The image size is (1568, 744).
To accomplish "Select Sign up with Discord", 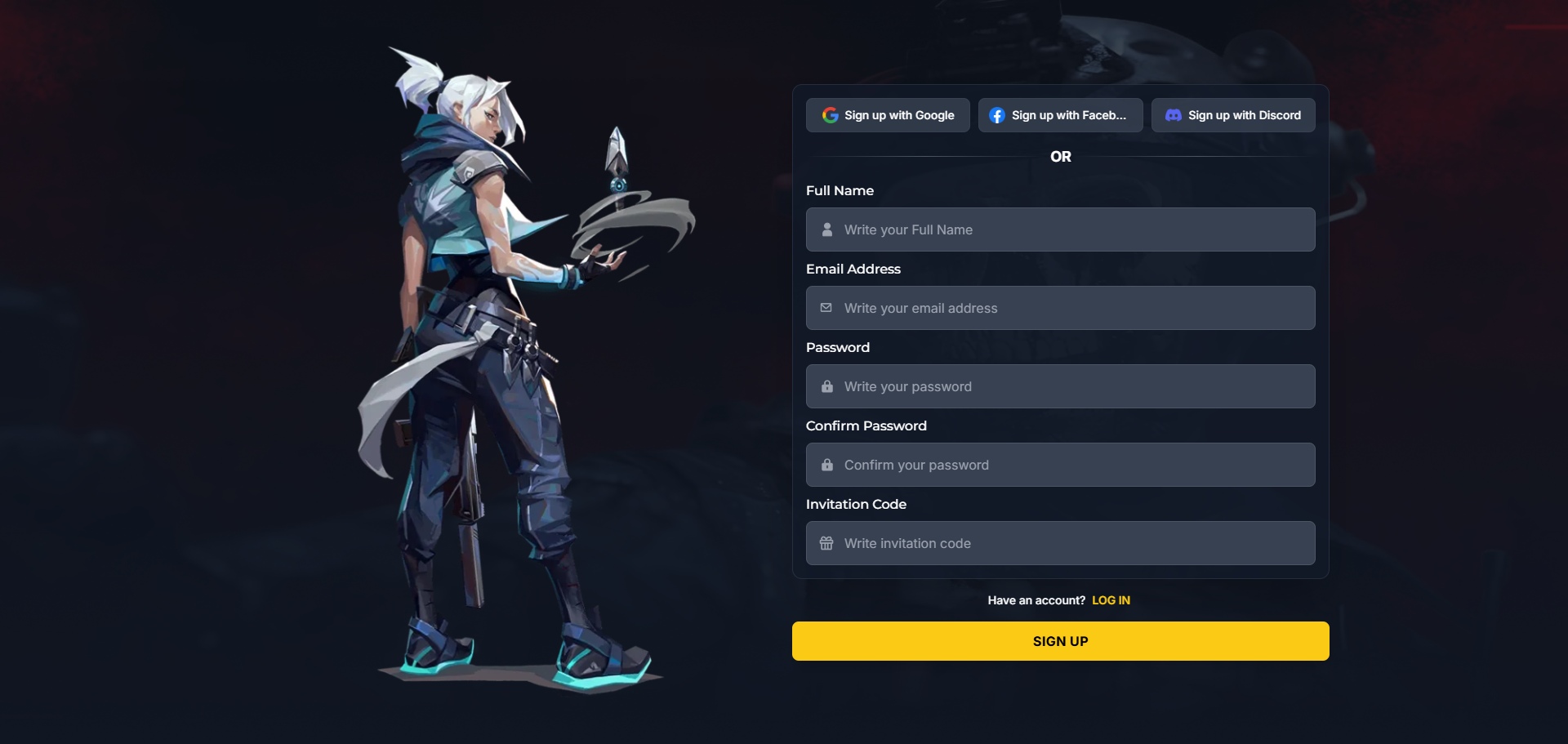I will pyautogui.click(x=1232, y=115).
